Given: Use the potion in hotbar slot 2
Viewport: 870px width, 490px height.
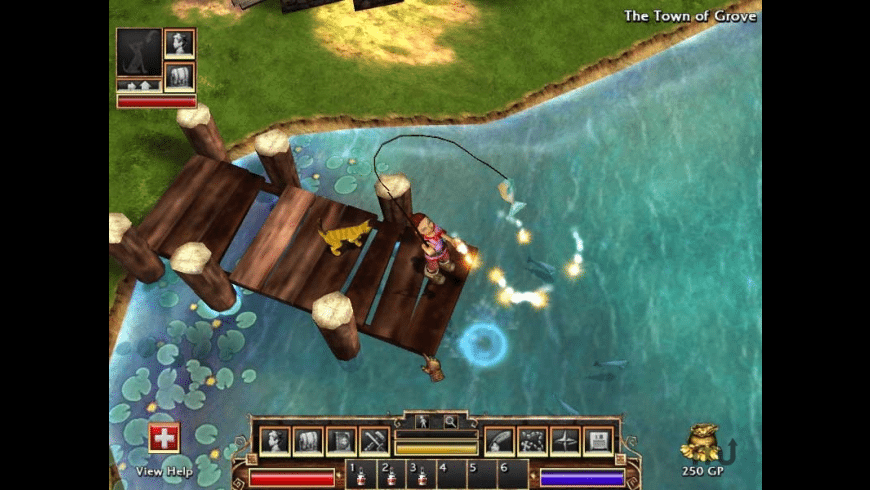Looking at the screenshot, I should coord(392,476).
